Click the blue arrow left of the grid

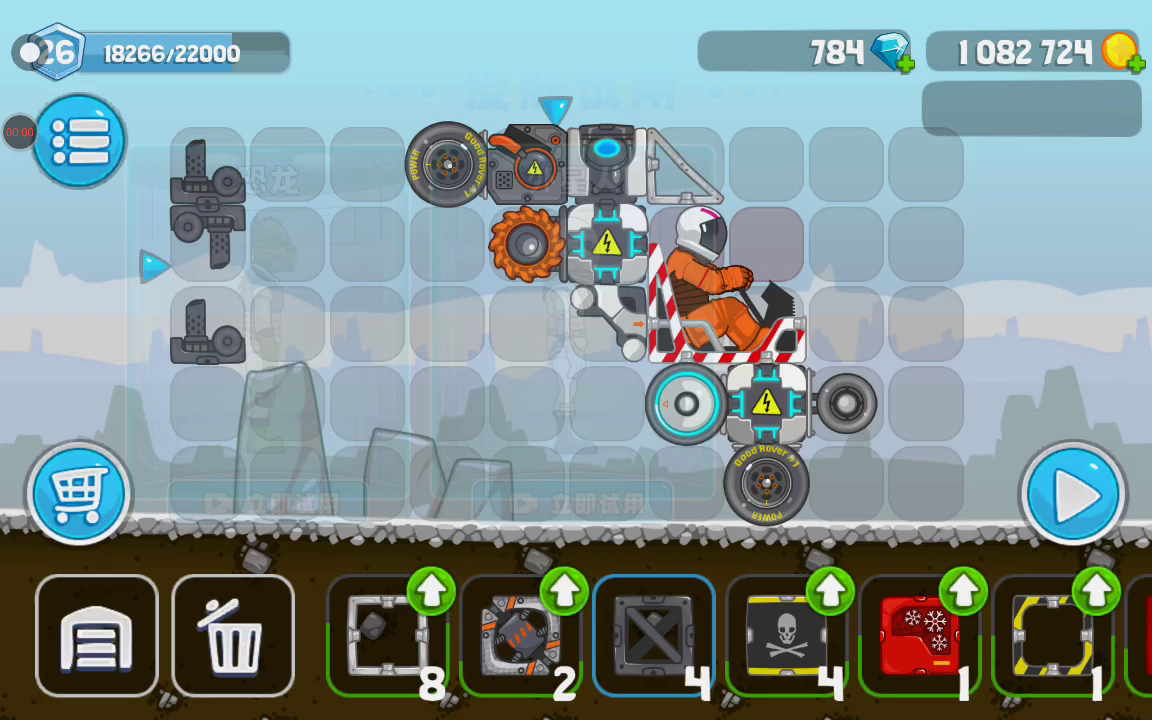pos(153,266)
